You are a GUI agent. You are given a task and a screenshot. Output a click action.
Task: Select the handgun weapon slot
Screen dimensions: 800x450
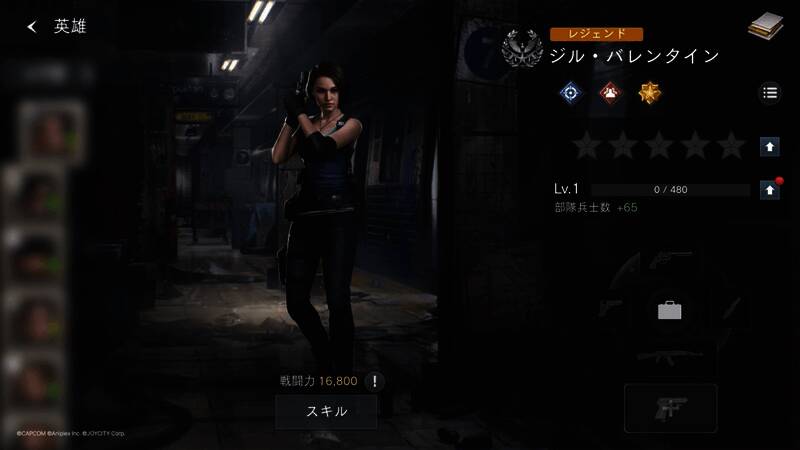pos(670,406)
